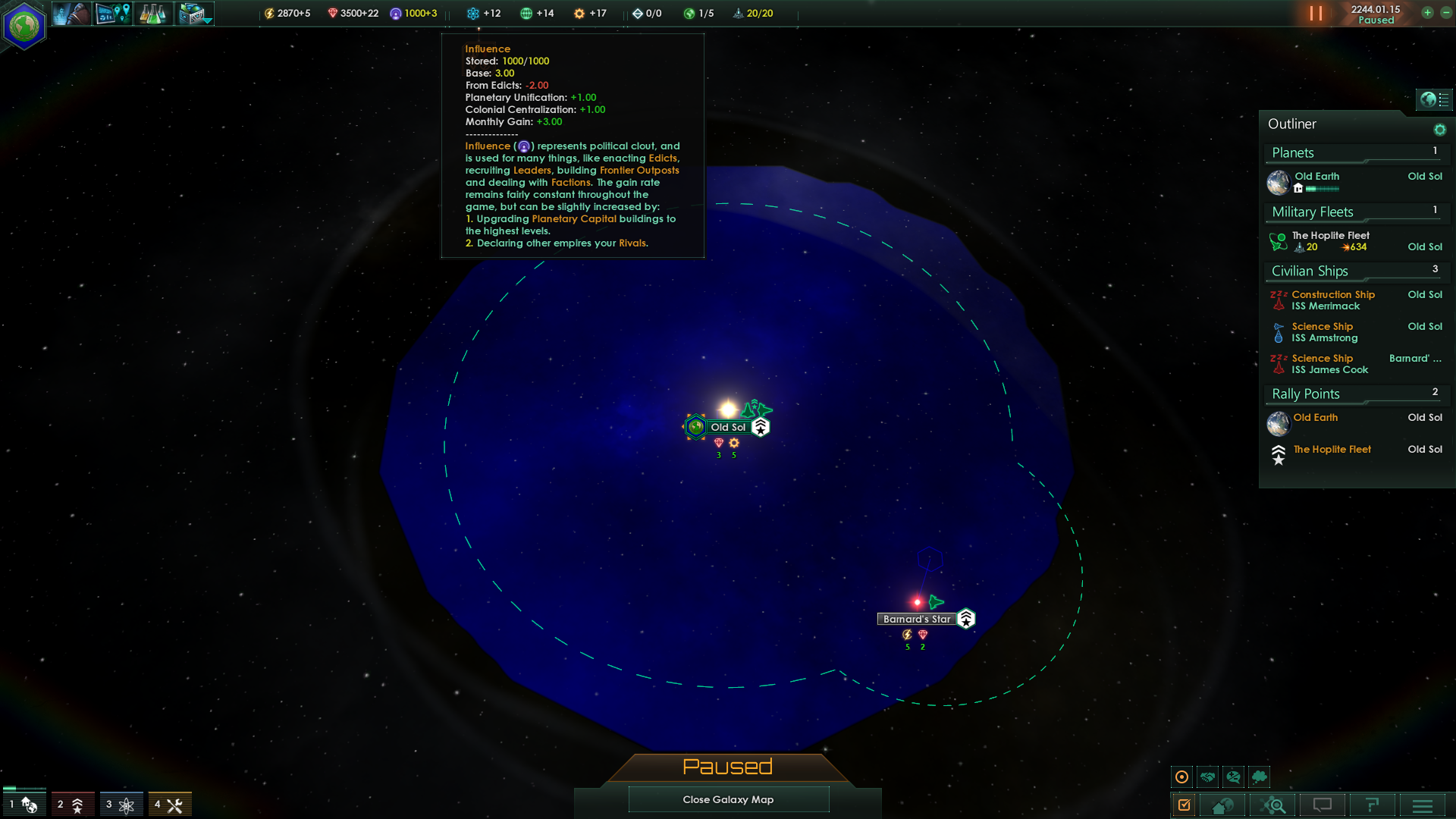Viewport: 1456px width, 819px height.
Task: Open the situation log with map pins
Action: tap(113, 14)
